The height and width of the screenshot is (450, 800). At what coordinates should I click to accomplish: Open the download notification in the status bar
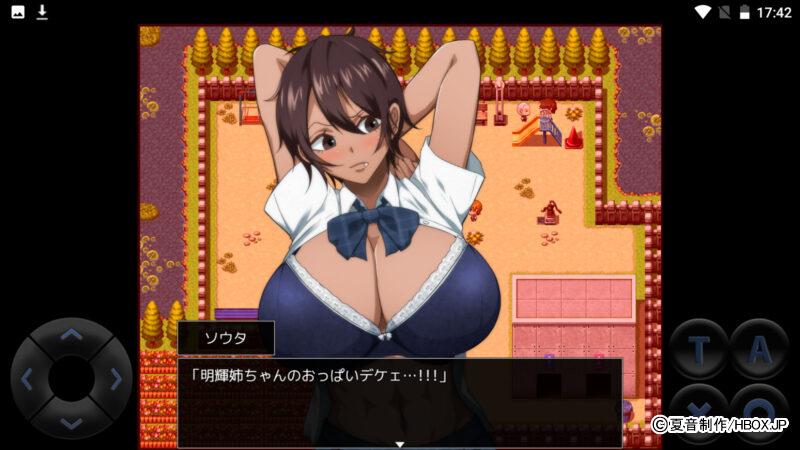(42, 12)
